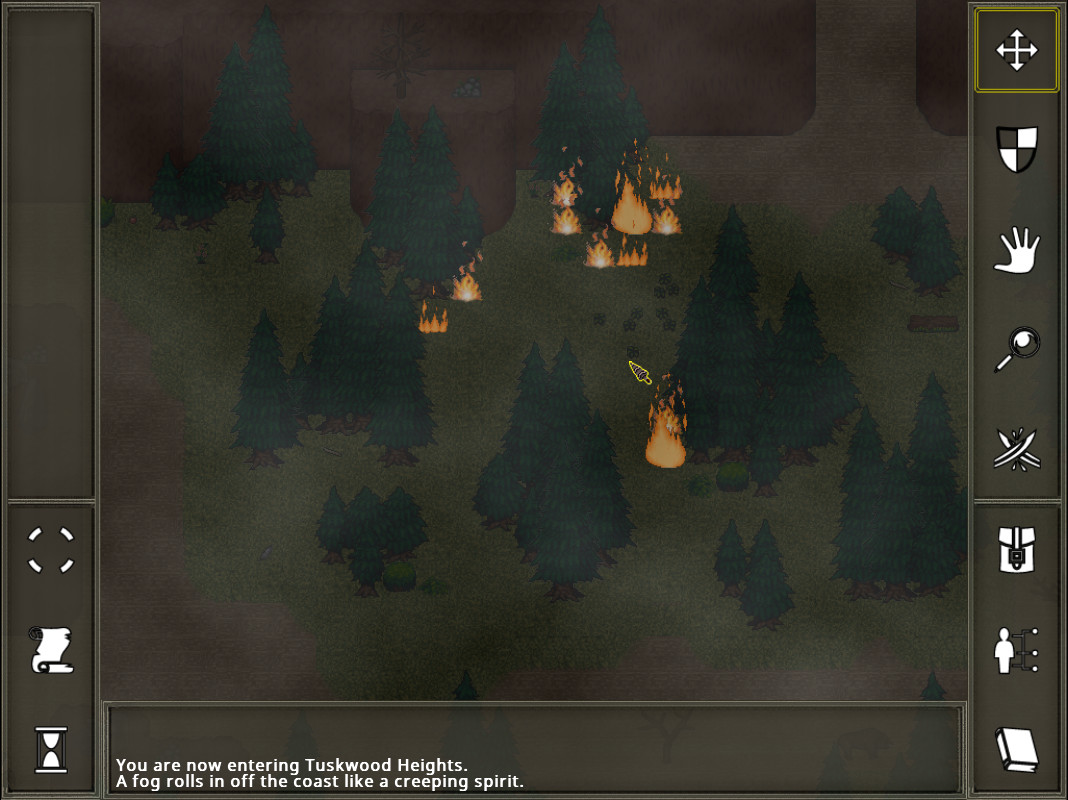Click the hourglass wait icon
This screenshot has height=800, width=1068.
pos(51,749)
